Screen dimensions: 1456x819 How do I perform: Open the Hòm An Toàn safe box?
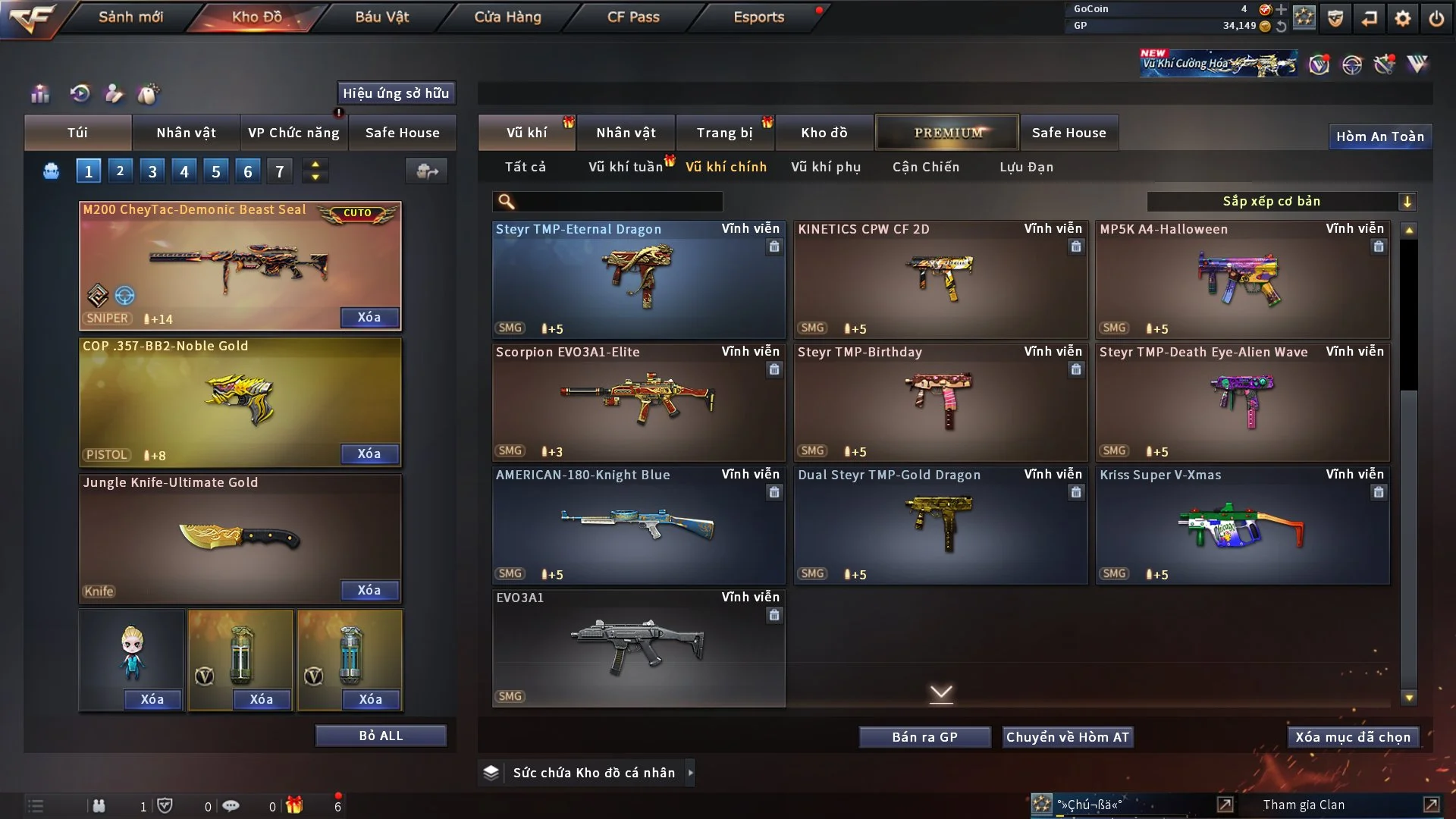click(x=1379, y=136)
